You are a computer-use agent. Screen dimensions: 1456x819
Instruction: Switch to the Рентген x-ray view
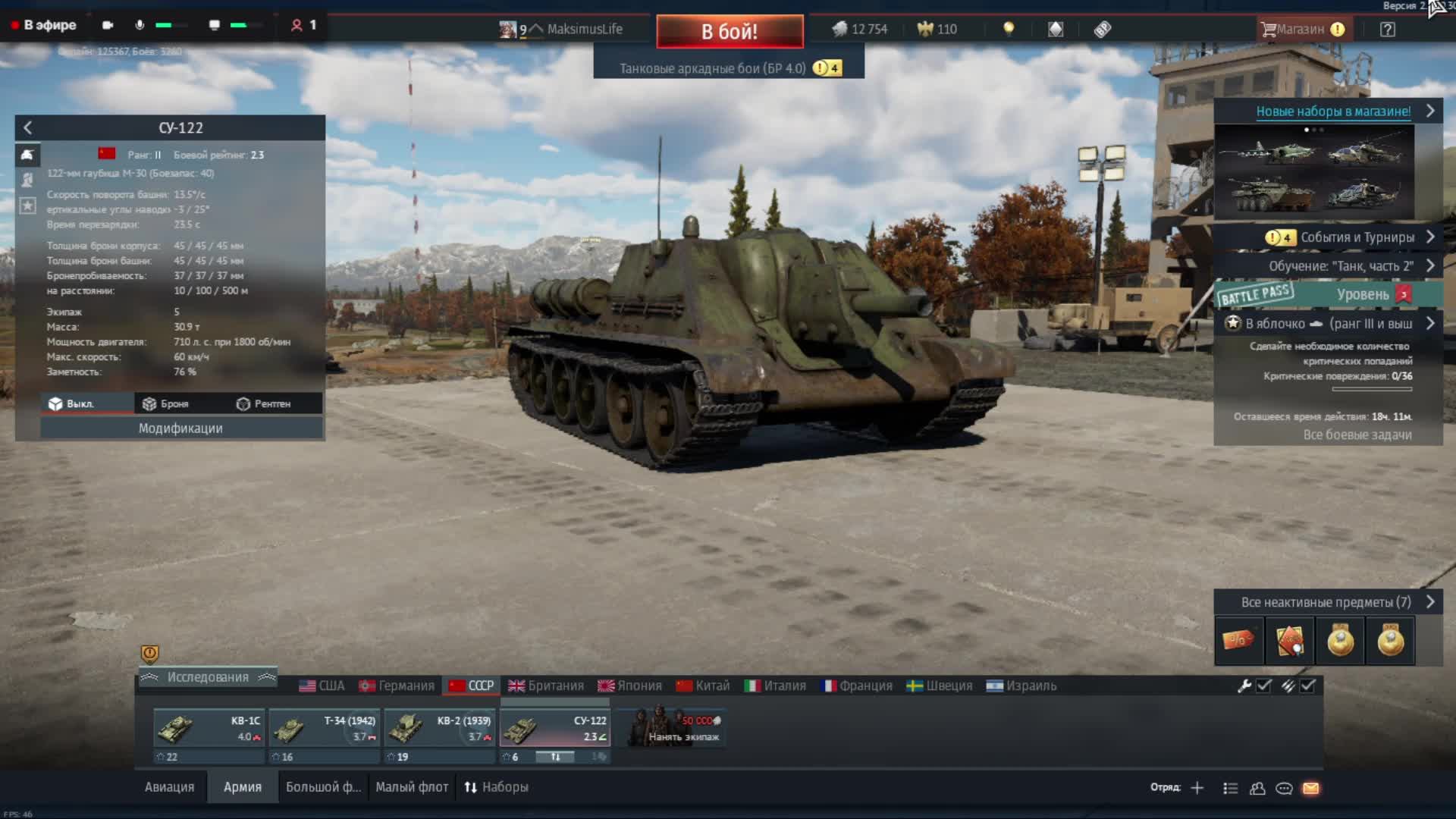(x=264, y=404)
